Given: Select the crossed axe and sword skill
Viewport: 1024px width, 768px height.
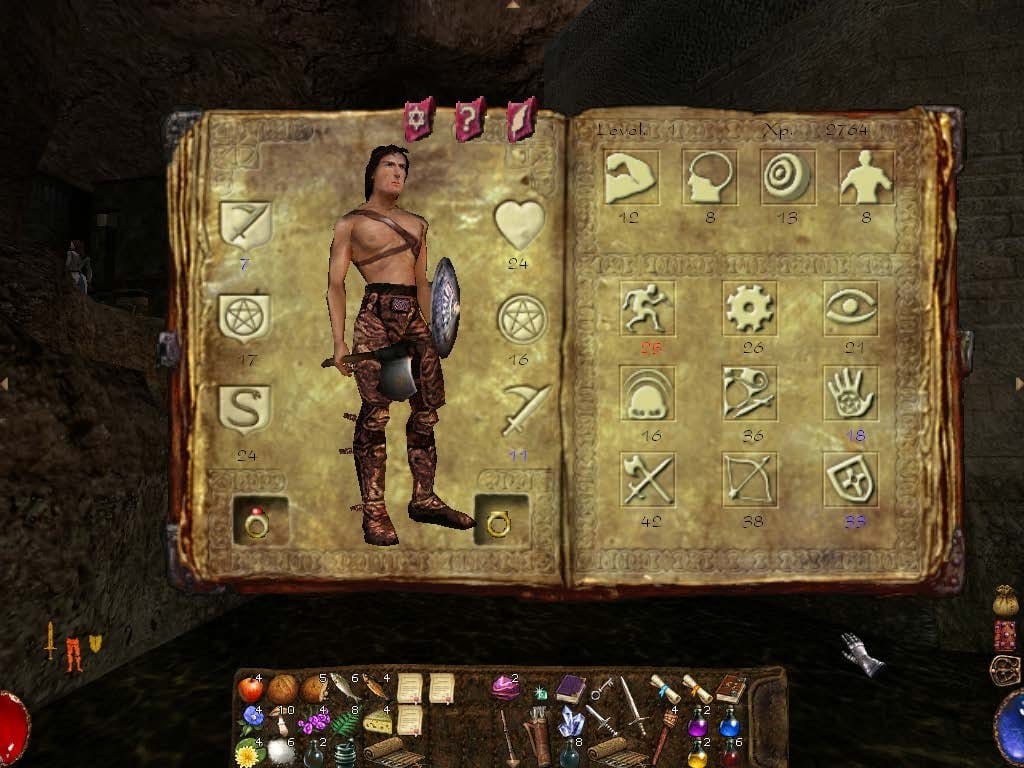Looking at the screenshot, I should pyautogui.click(x=647, y=480).
